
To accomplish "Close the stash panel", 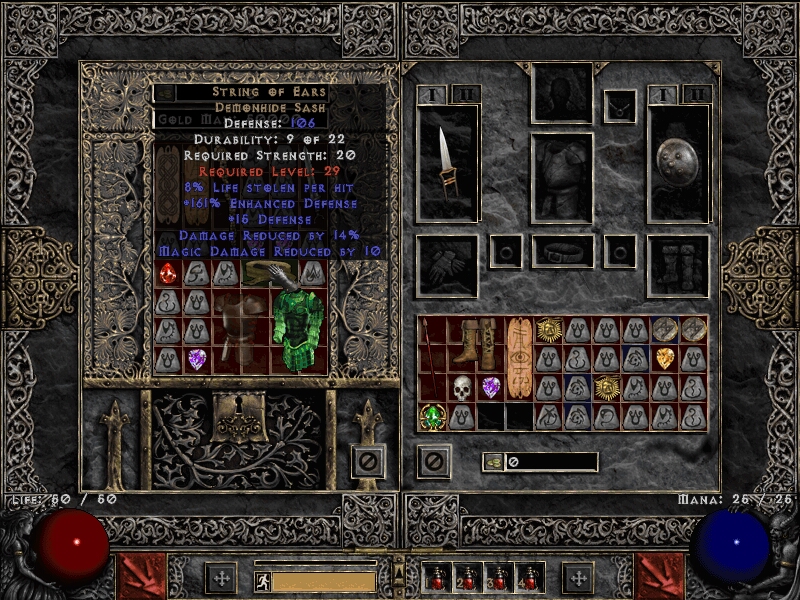I will (368, 460).
